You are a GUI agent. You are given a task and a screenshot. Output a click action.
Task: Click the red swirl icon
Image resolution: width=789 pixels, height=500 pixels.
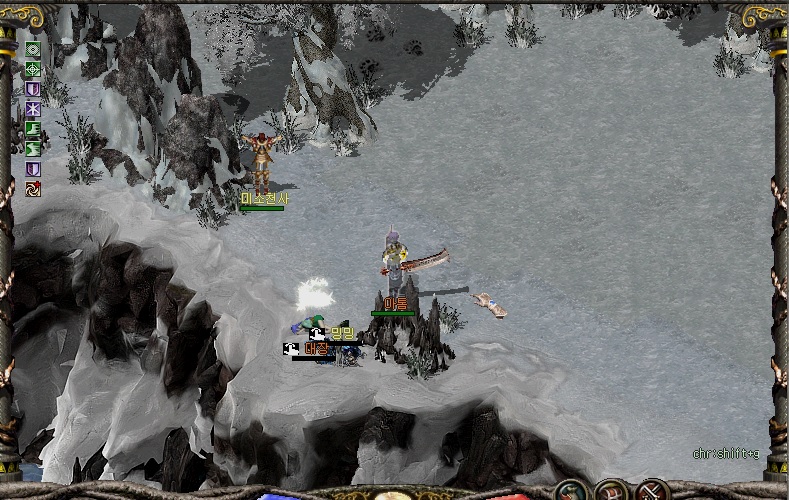pyautogui.click(x=33, y=188)
